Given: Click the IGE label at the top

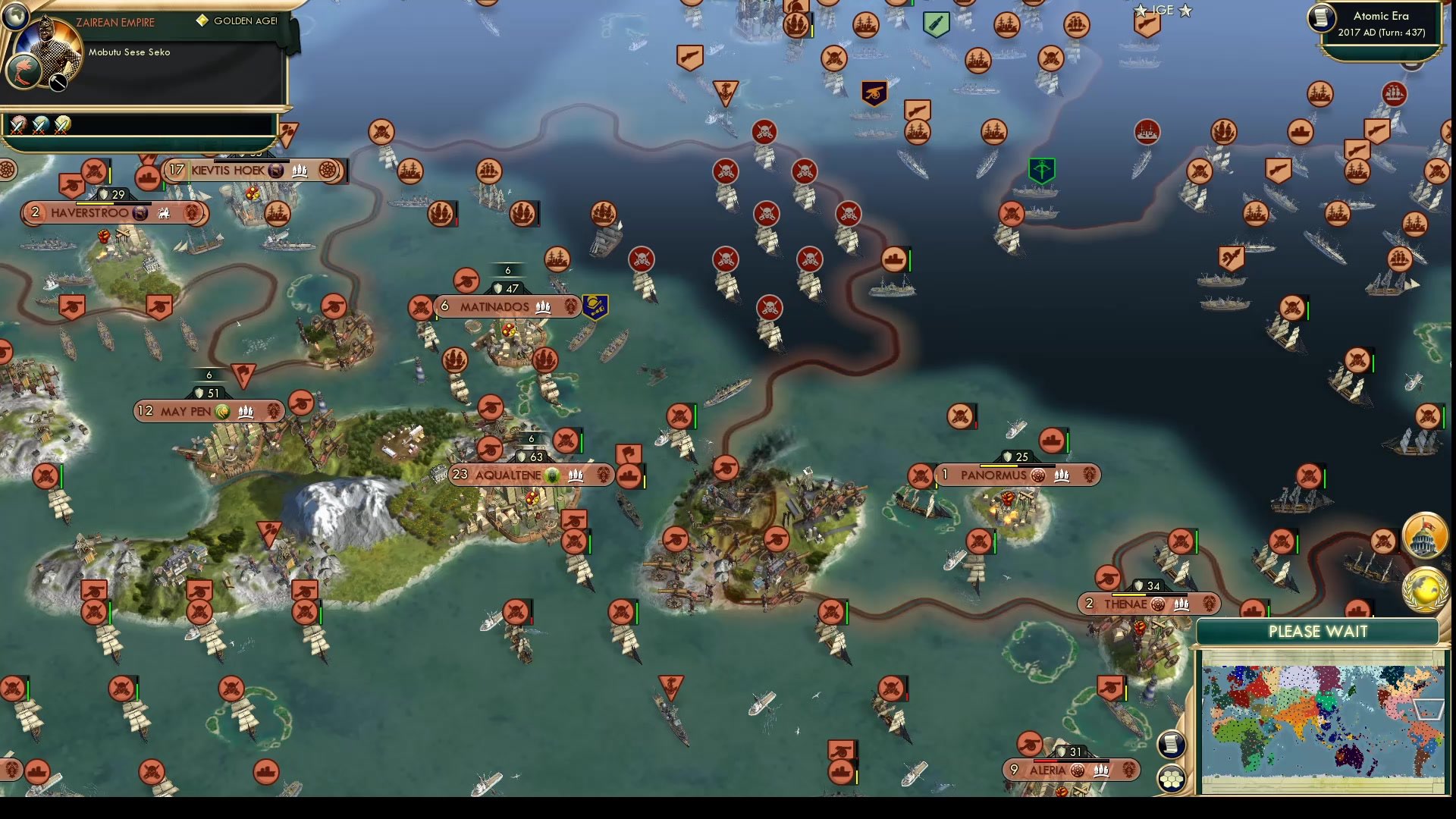Looking at the screenshot, I should (x=1163, y=9).
